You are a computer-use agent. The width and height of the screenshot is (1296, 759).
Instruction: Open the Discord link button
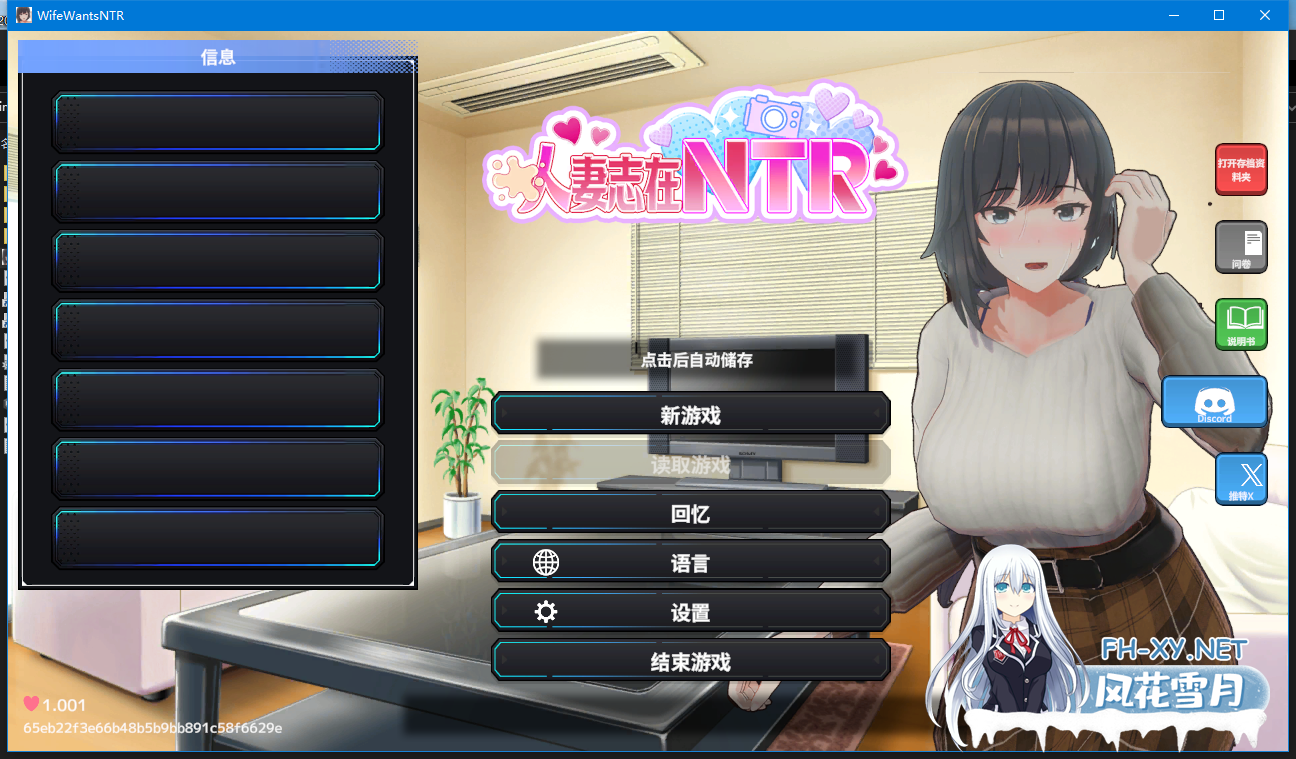pyautogui.click(x=1214, y=402)
